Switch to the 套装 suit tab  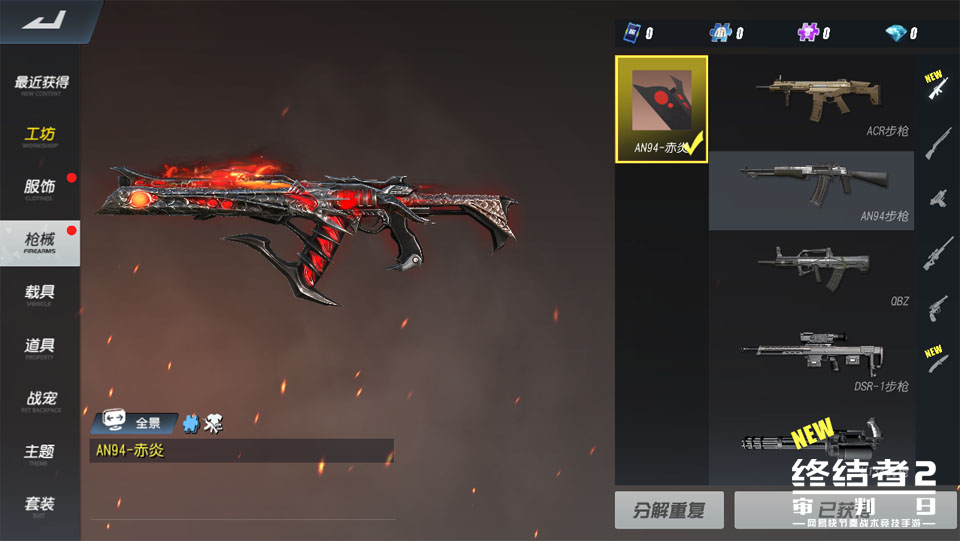coord(41,505)
